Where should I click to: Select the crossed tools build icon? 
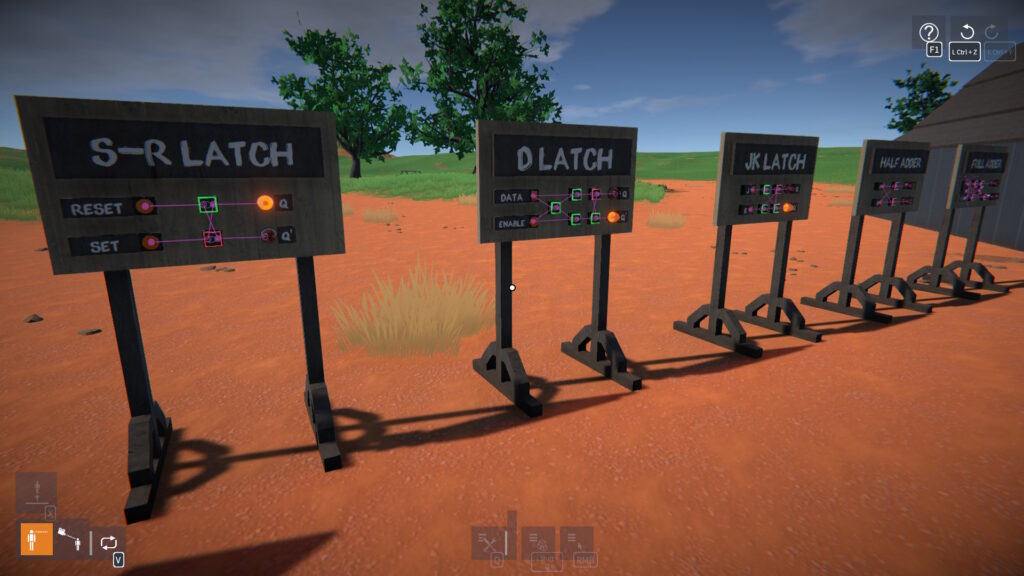point(488,542)
